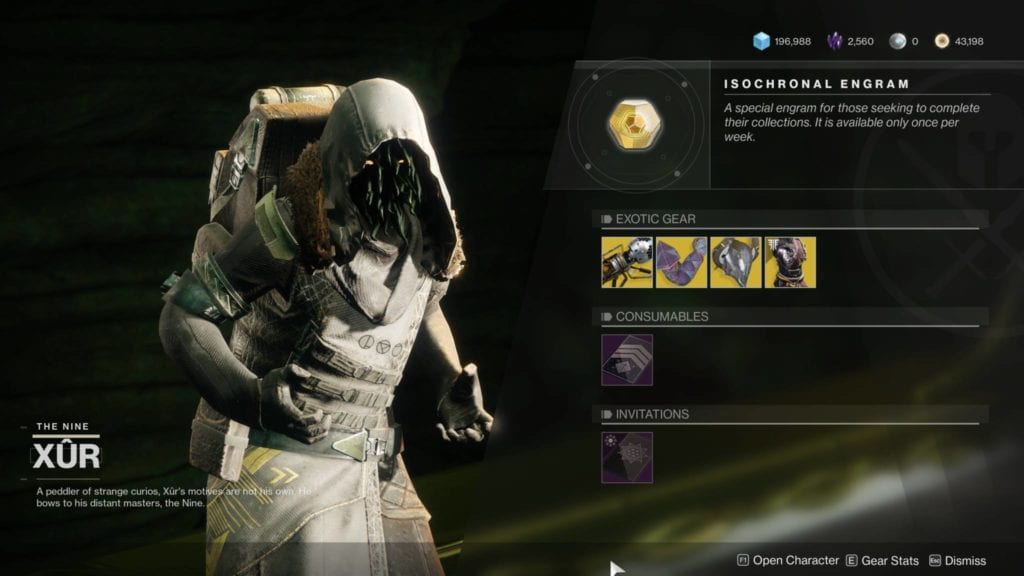Open the item under Invitations

627,457
